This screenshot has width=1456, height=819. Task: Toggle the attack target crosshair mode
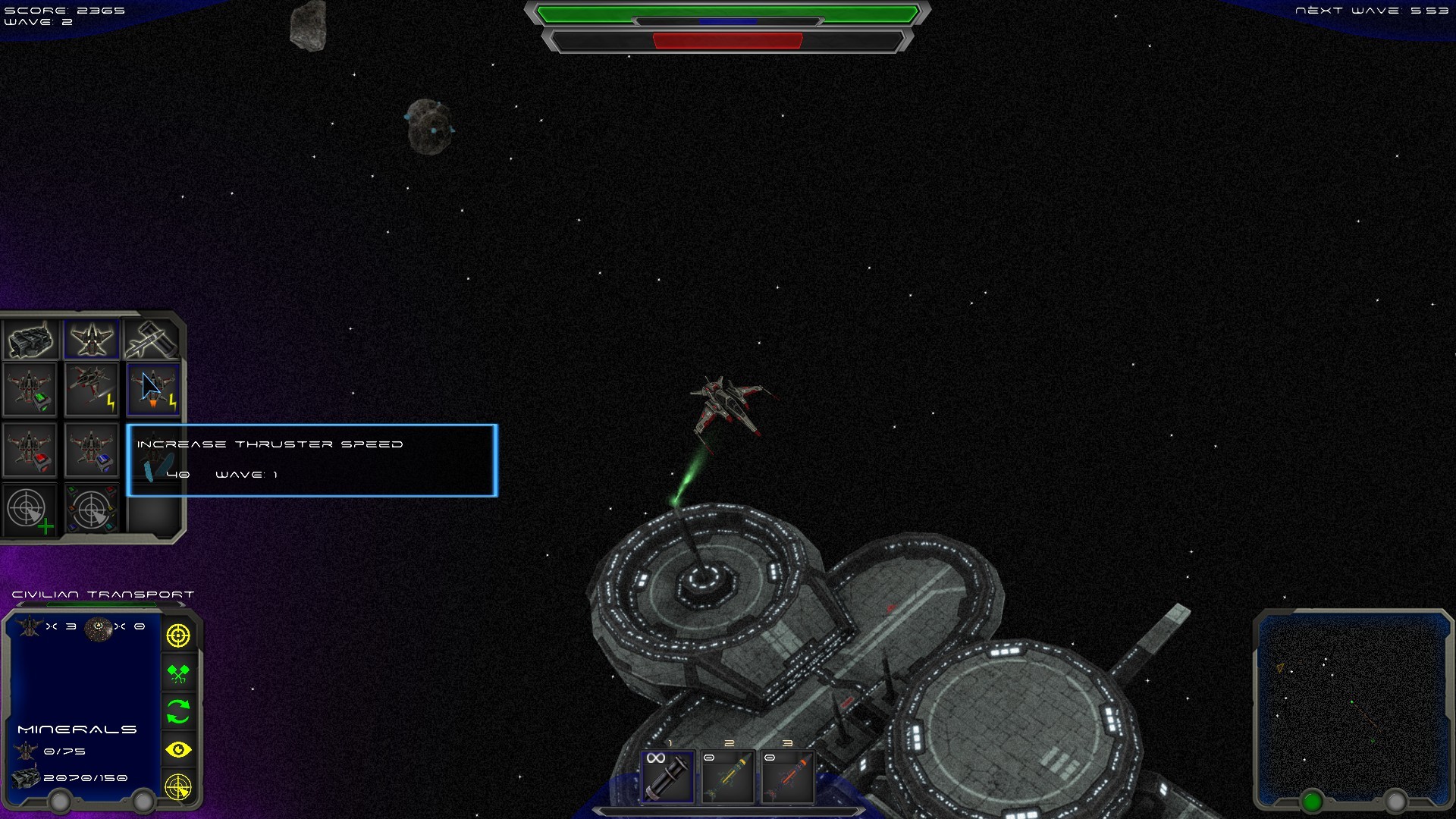click(x=177, y=634)
